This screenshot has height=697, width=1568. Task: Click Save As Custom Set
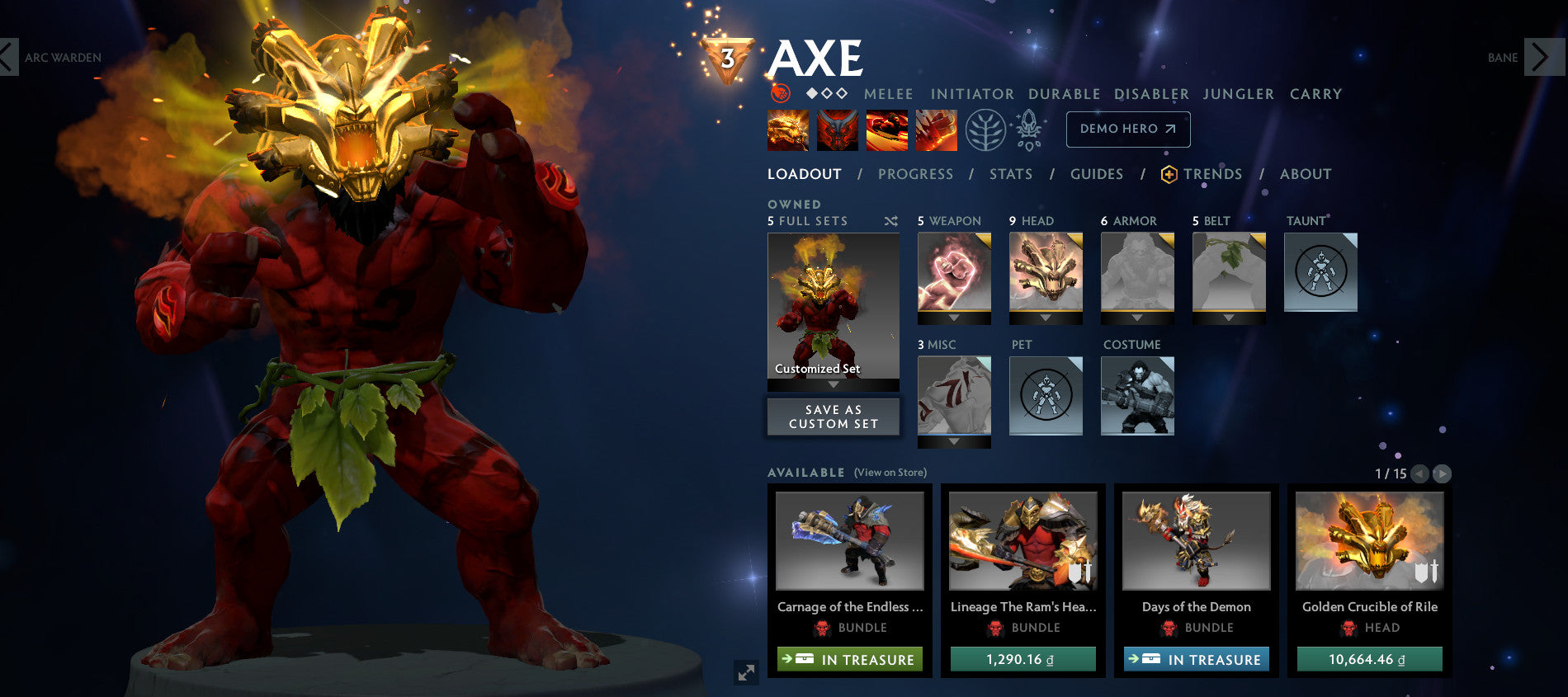834,417
